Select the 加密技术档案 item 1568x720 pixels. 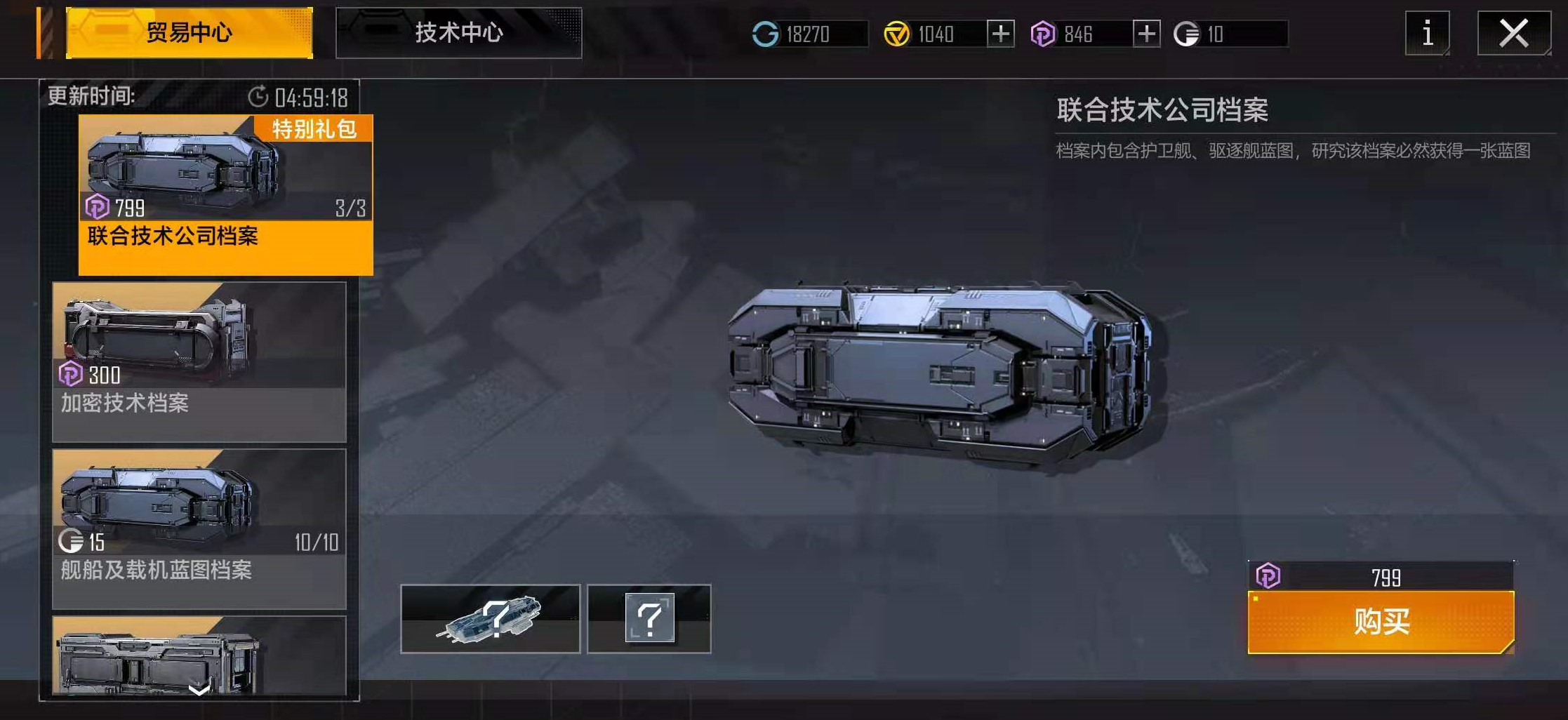coord(199,361)
